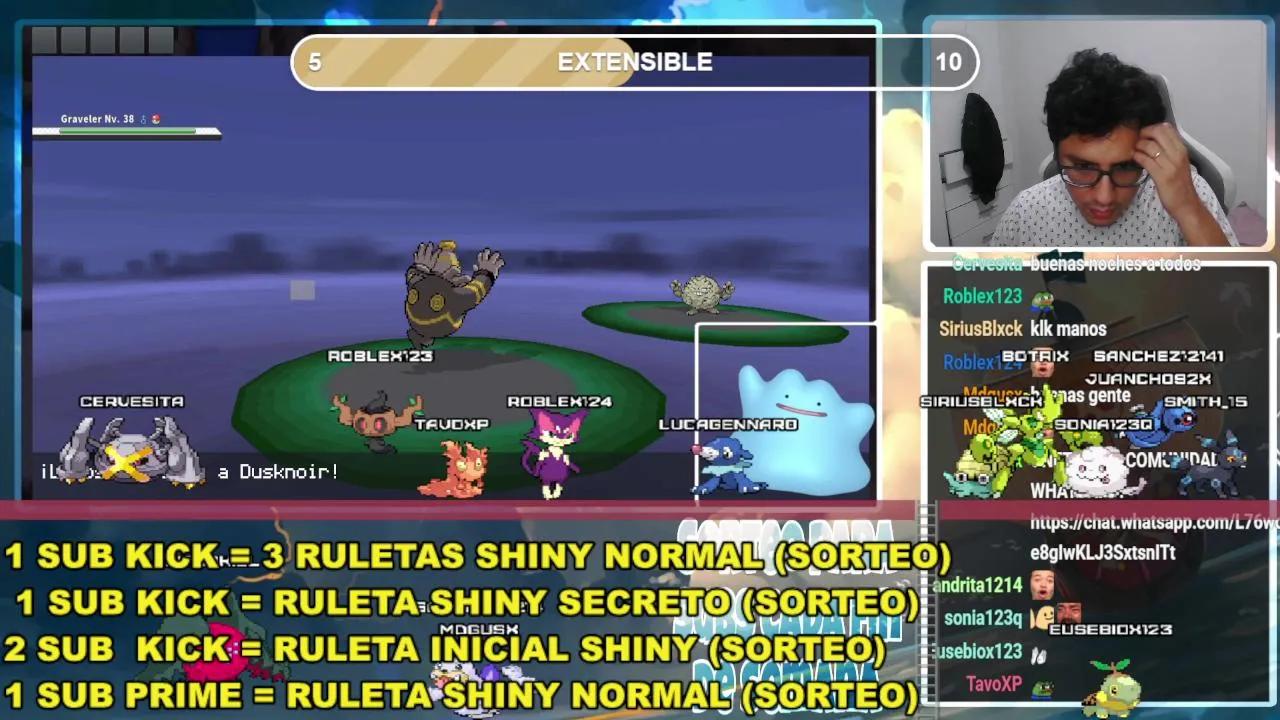This screenshot has height=720, width=1280.
Task: Click the Poké Ball icon beside Graveler's name
Action: tap(156, 117)
